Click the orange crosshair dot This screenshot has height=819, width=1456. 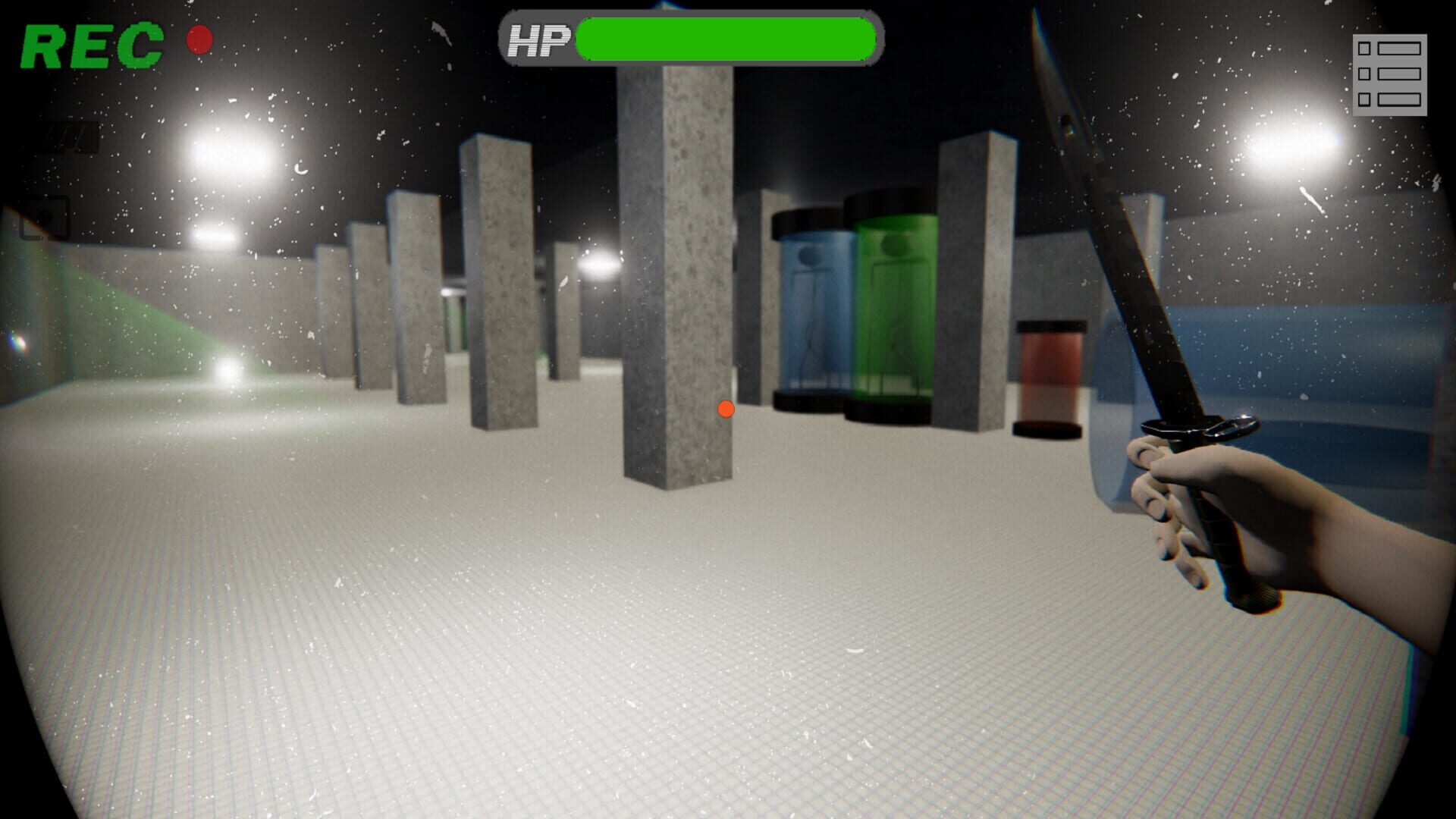pyautogui.click(x=726, y=410)
